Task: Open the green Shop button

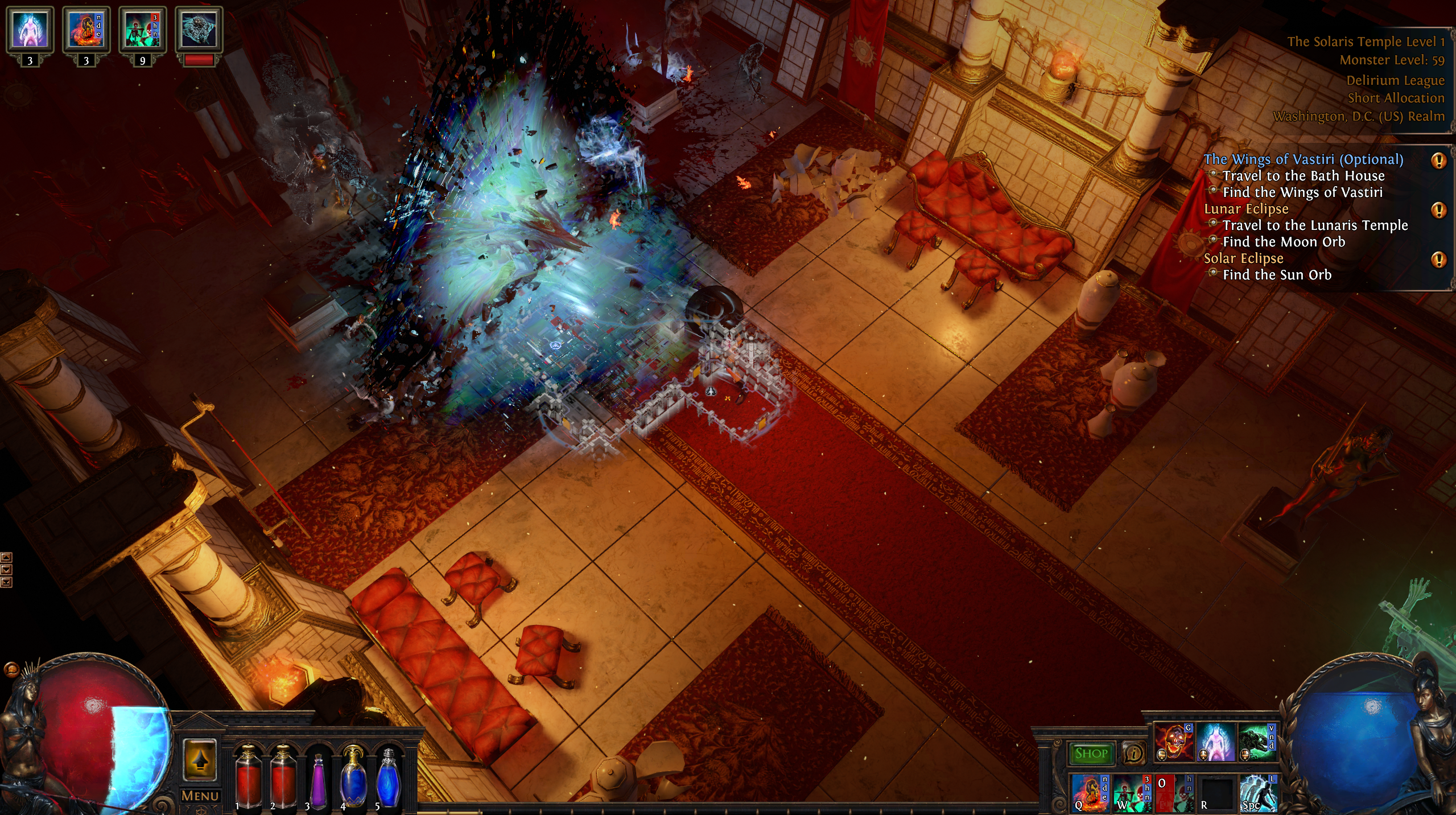Action: [1091, 753]
